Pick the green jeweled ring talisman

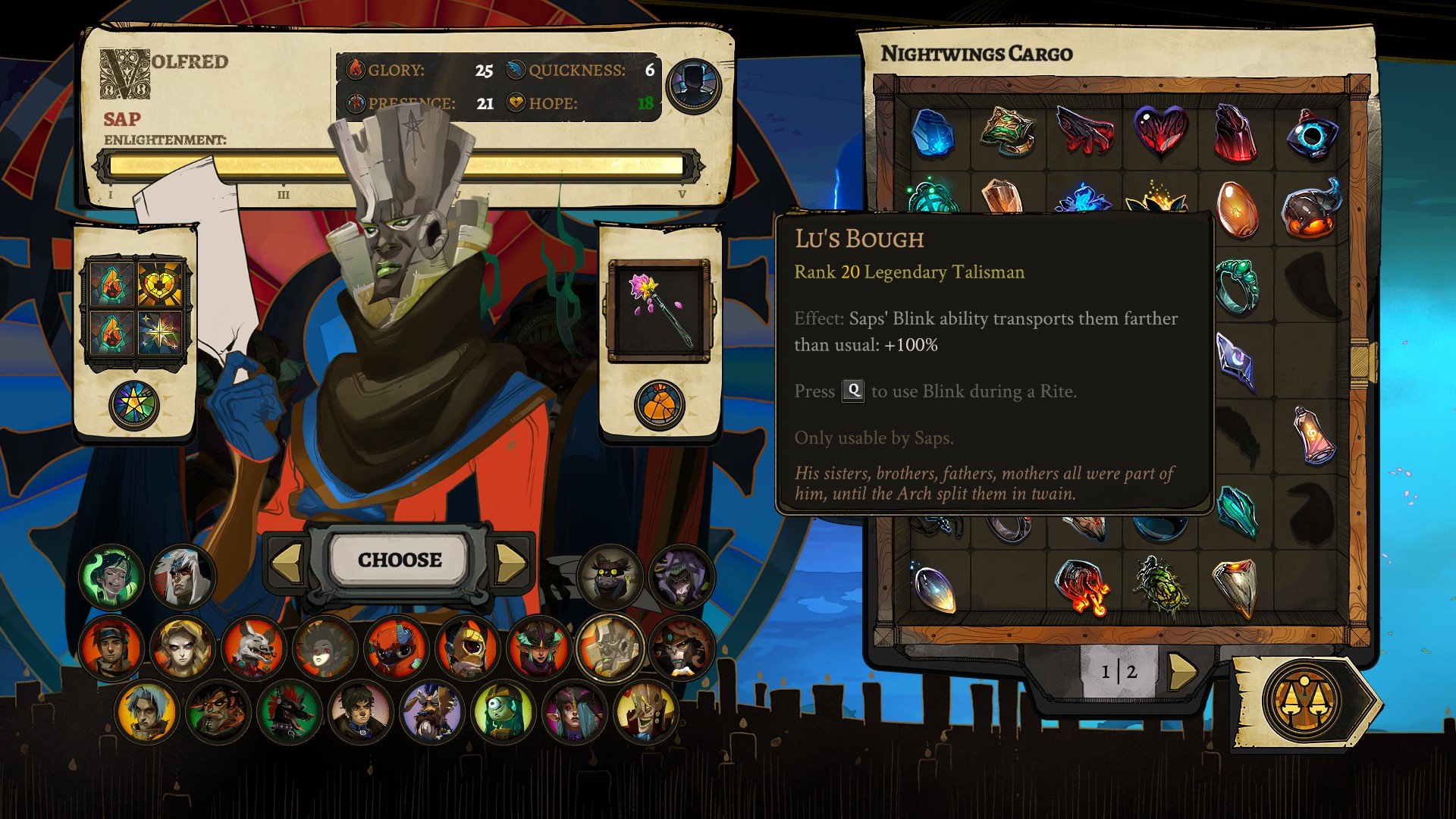pyautogui.click(x=1236, y=284)
